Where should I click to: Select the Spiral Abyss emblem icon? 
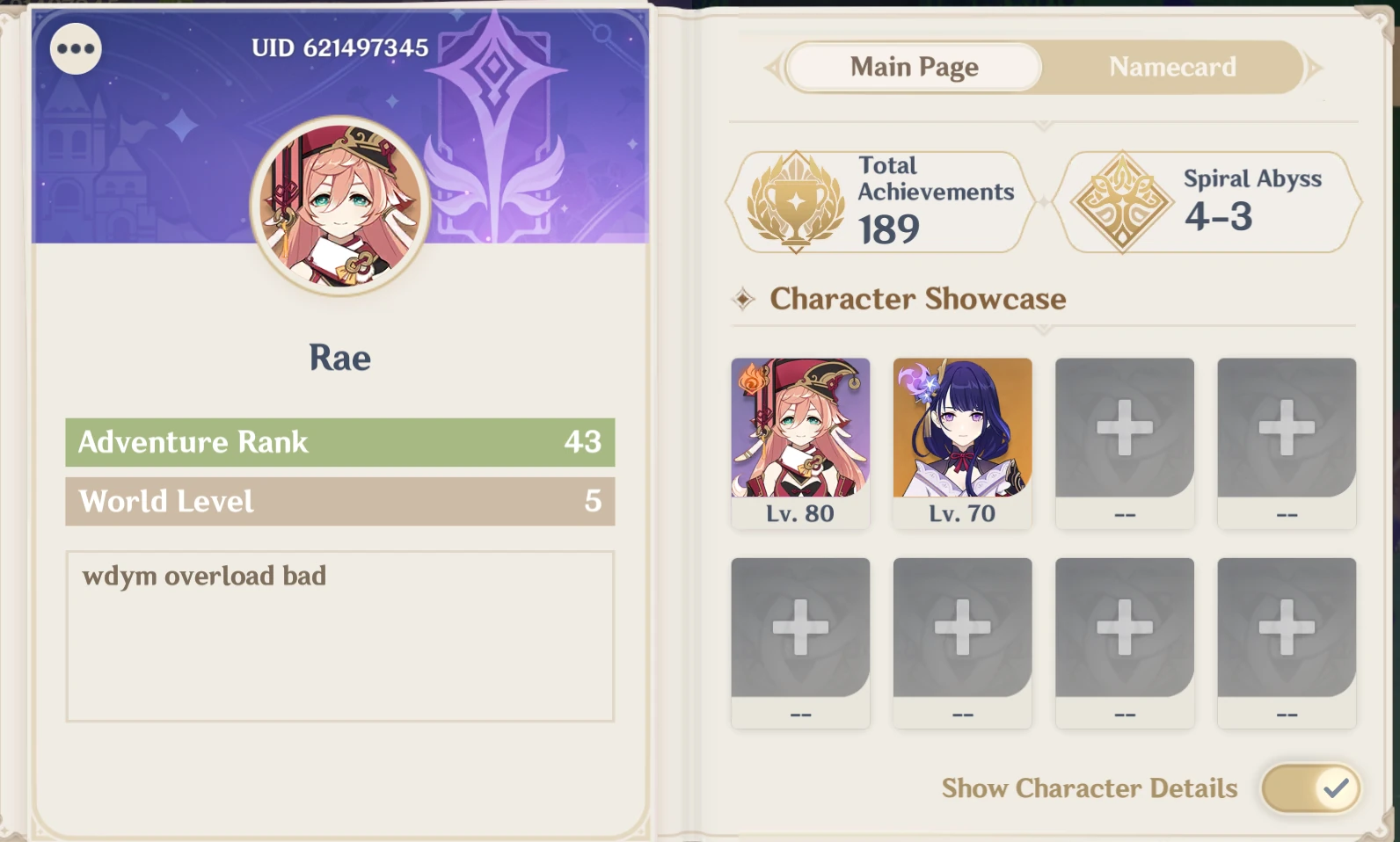(x=1123, y=200)
